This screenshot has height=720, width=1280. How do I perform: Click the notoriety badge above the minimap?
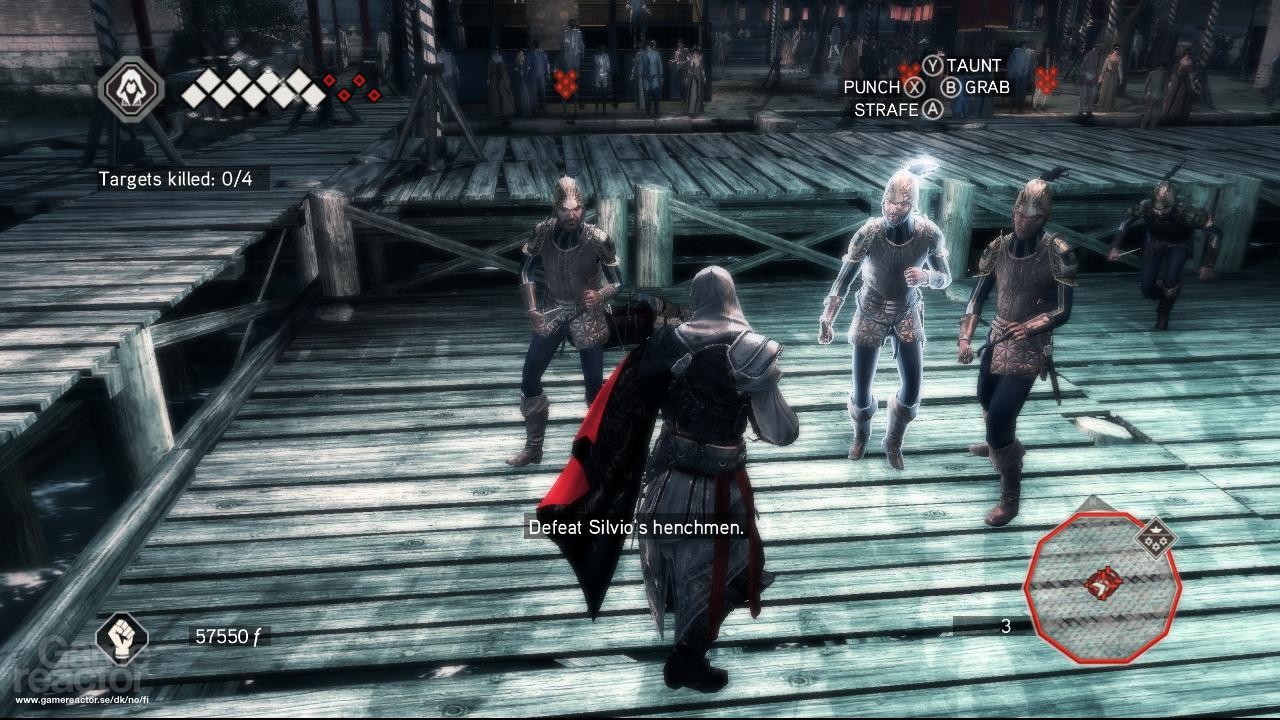(x=1156, y=539)
